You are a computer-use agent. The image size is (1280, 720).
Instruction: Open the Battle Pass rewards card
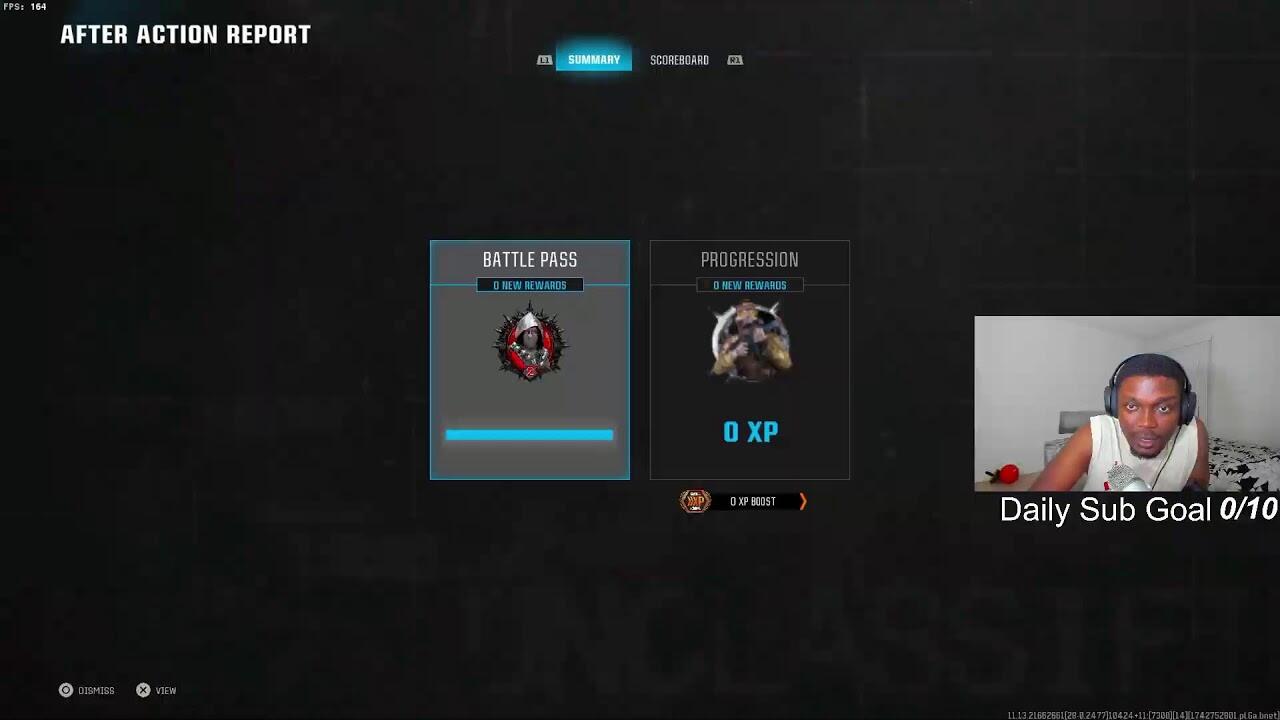530,360
